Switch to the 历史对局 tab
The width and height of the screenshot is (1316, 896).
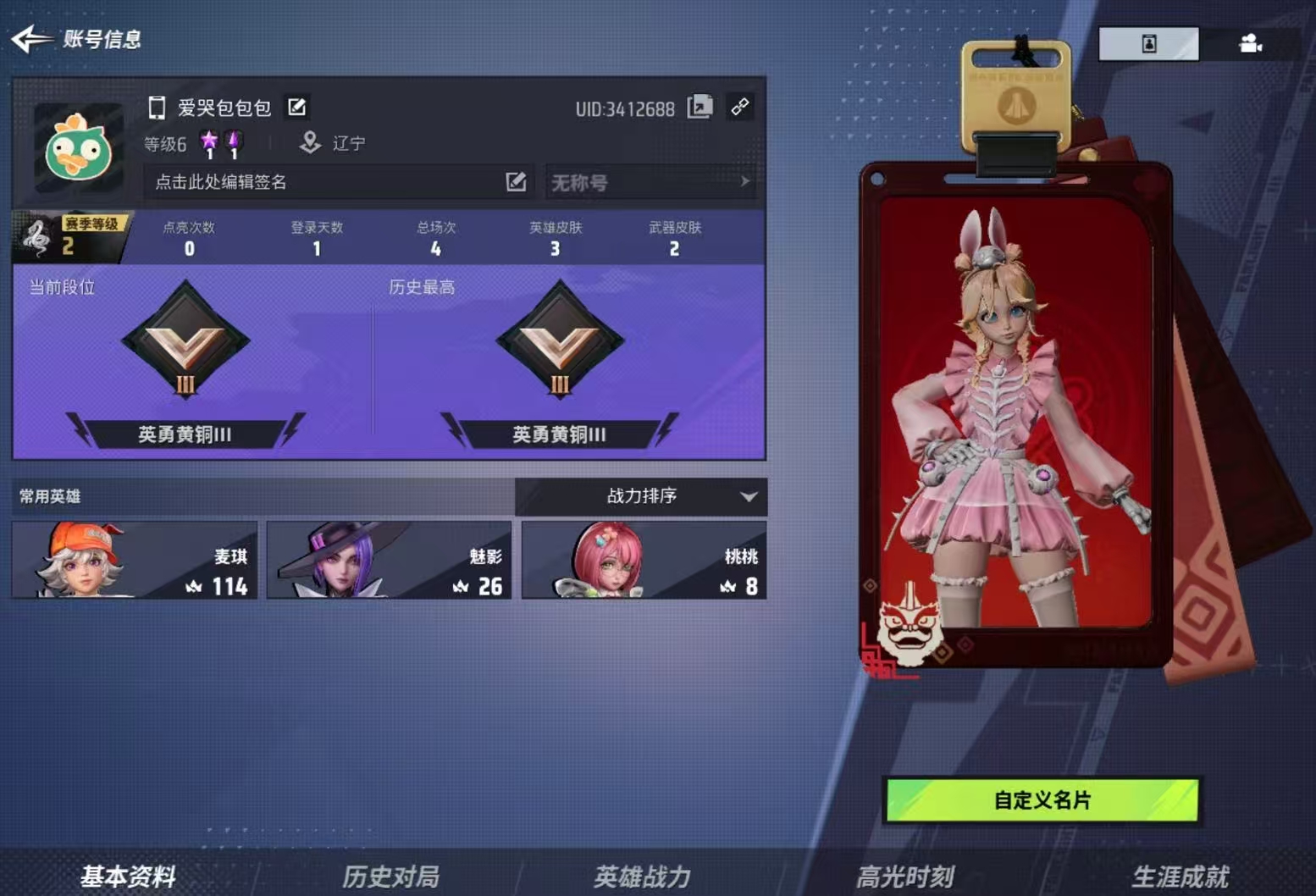point(390,876)
